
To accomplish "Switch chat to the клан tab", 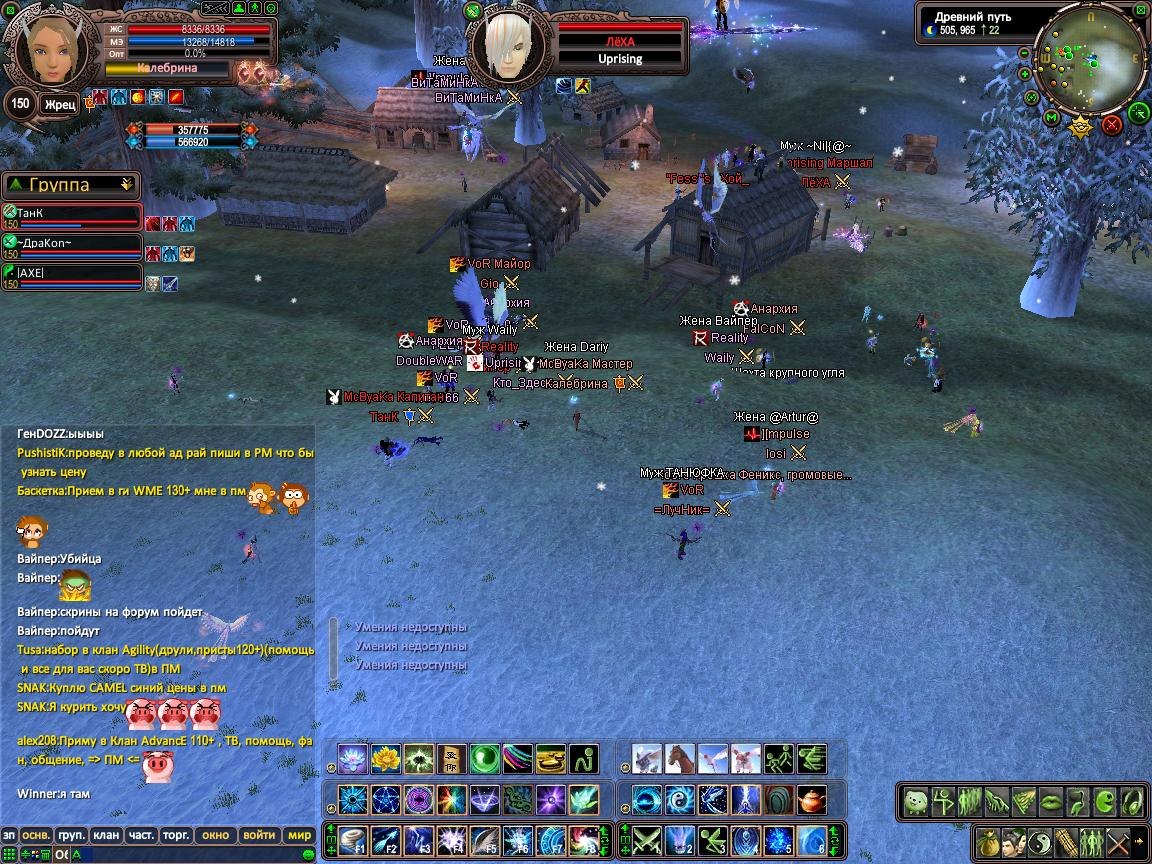I will click(106, 835).
